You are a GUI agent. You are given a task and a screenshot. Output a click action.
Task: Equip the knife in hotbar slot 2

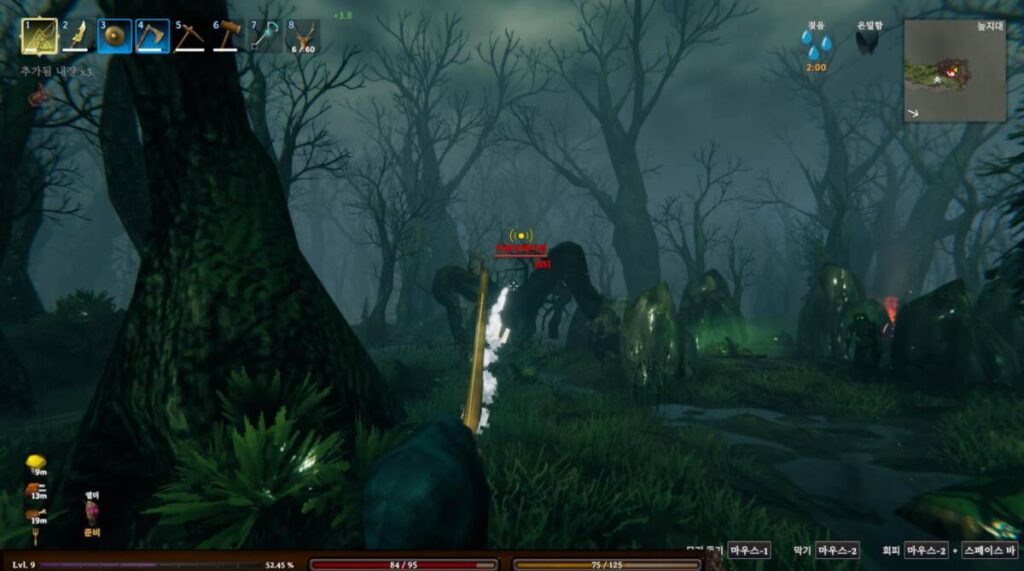coord(77,36)
